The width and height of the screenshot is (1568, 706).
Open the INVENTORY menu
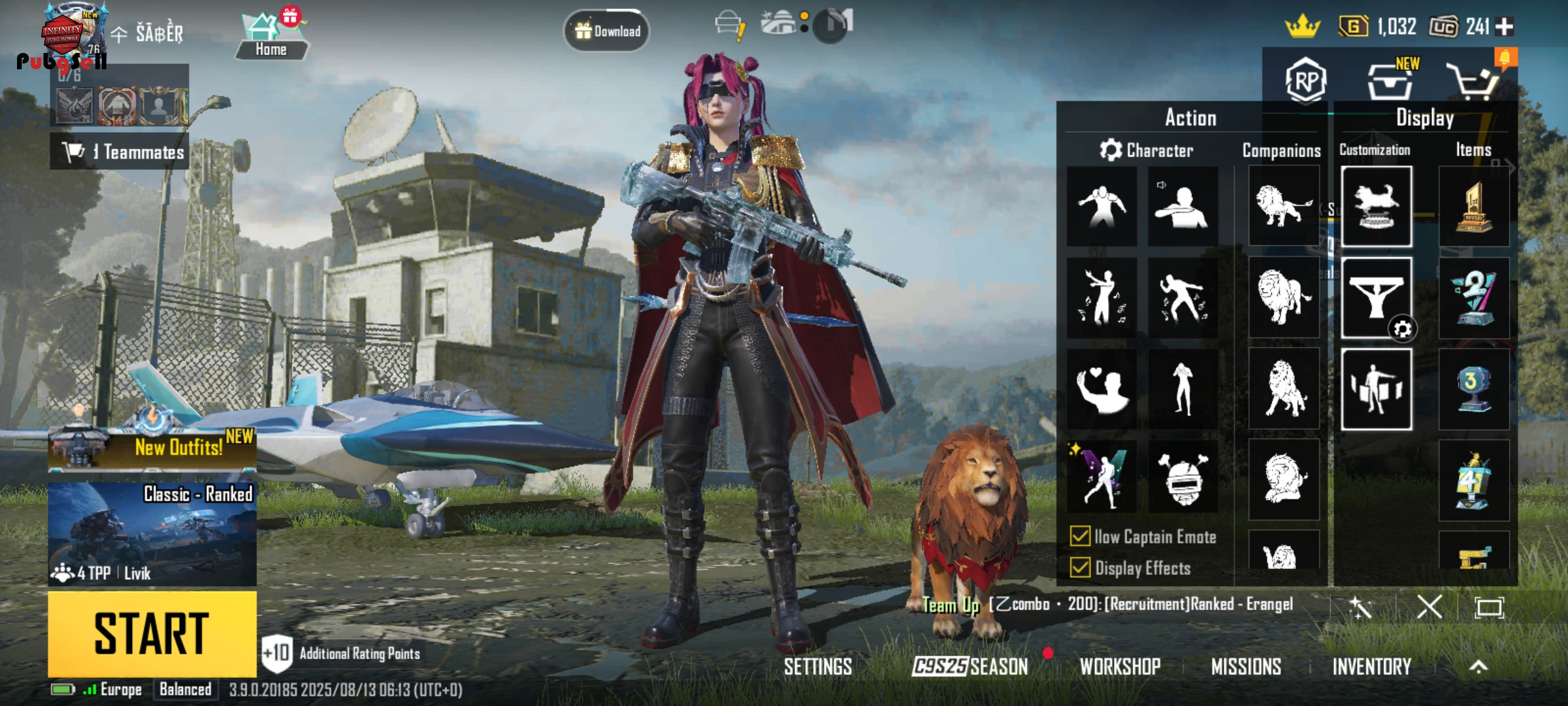[1371, 667]
